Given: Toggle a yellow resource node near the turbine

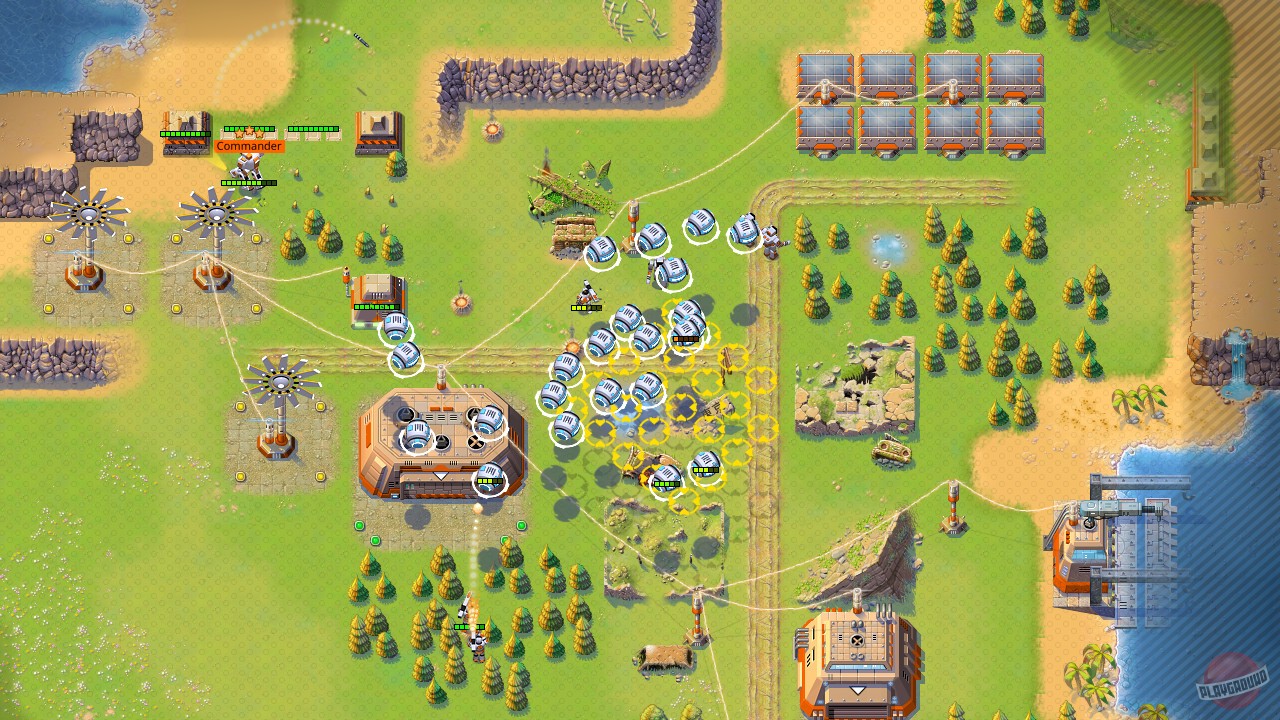Looking at the screenshot, I should point(175,239).
